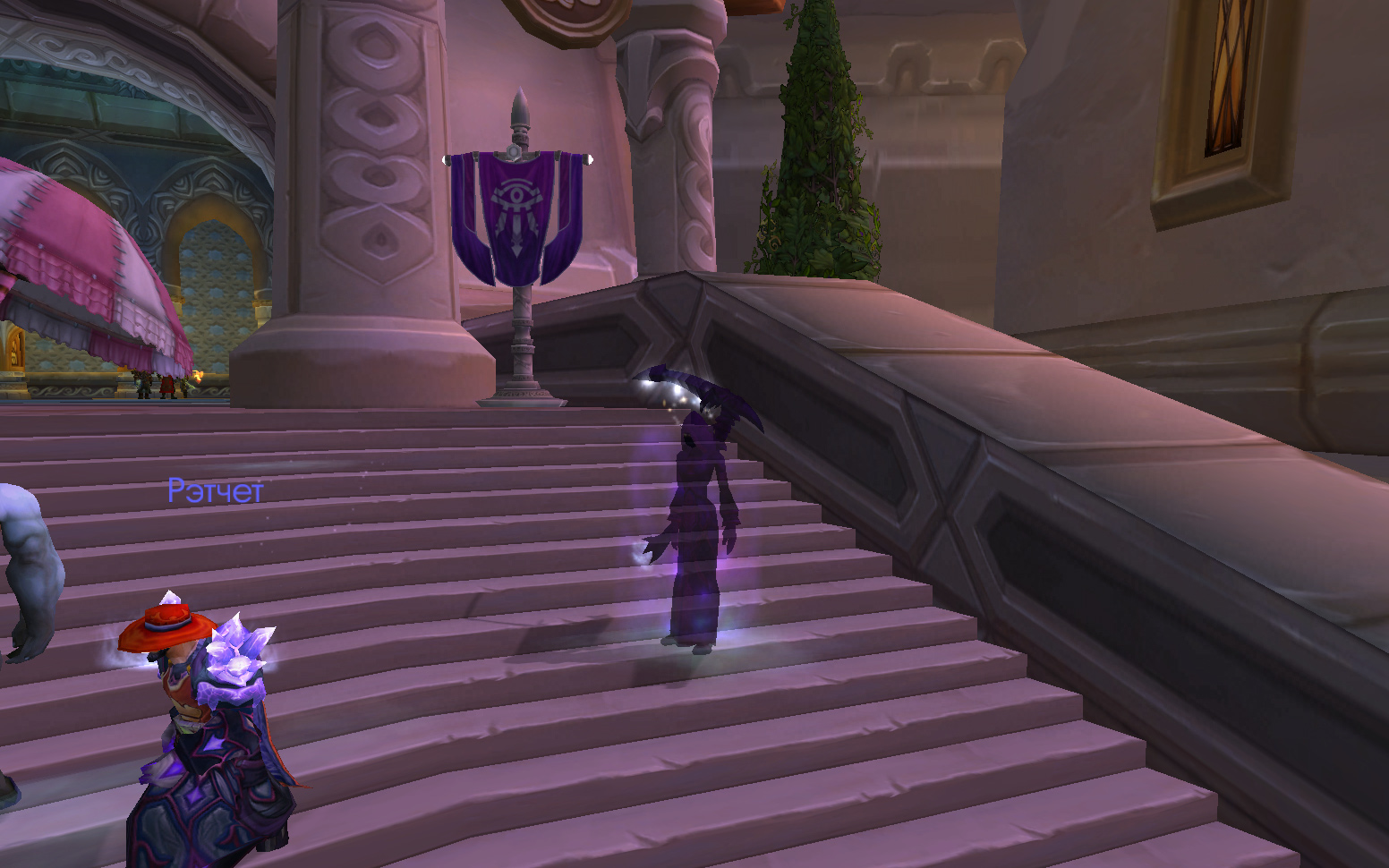1389x868 pixels.
Task: Select the Рэтчет name label
Action: [215, 490]
